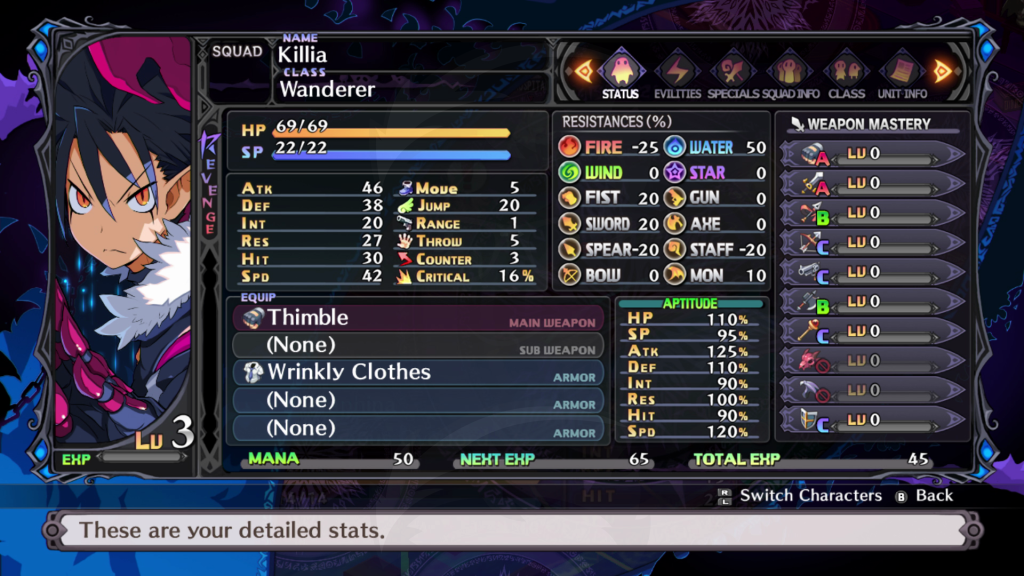Select the Thimble main weapon slot
Screen dimensions: 1024x576
420,318
